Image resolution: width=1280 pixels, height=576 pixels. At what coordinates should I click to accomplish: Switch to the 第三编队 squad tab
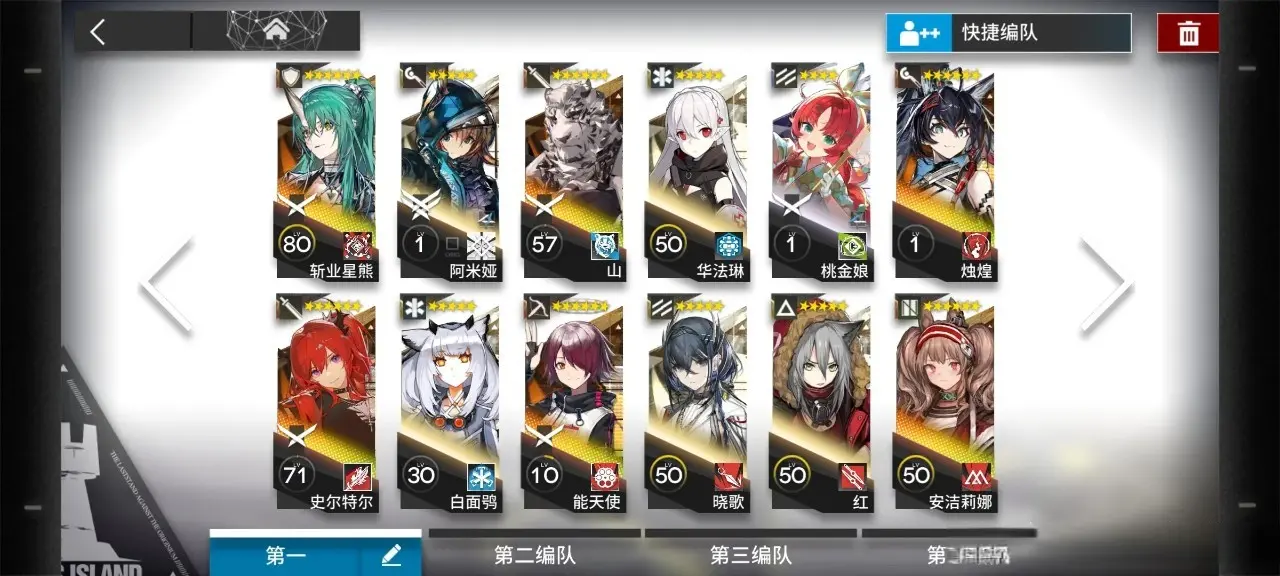(751, 555)
